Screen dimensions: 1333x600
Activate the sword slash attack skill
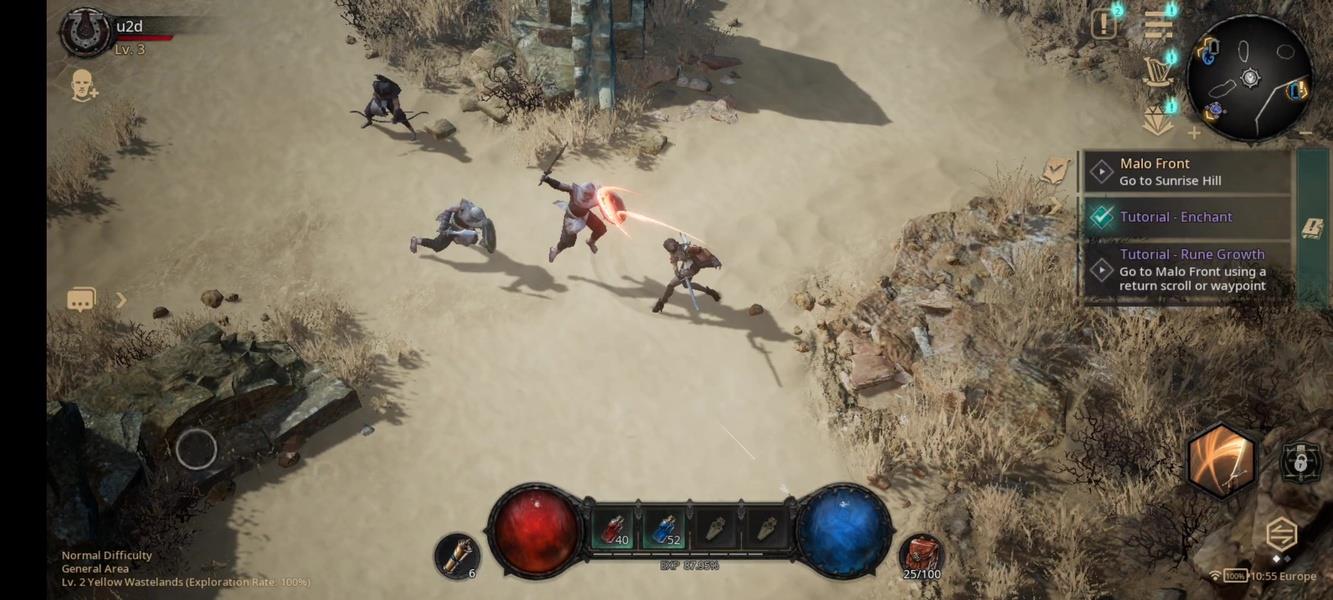coord(1221,460)
